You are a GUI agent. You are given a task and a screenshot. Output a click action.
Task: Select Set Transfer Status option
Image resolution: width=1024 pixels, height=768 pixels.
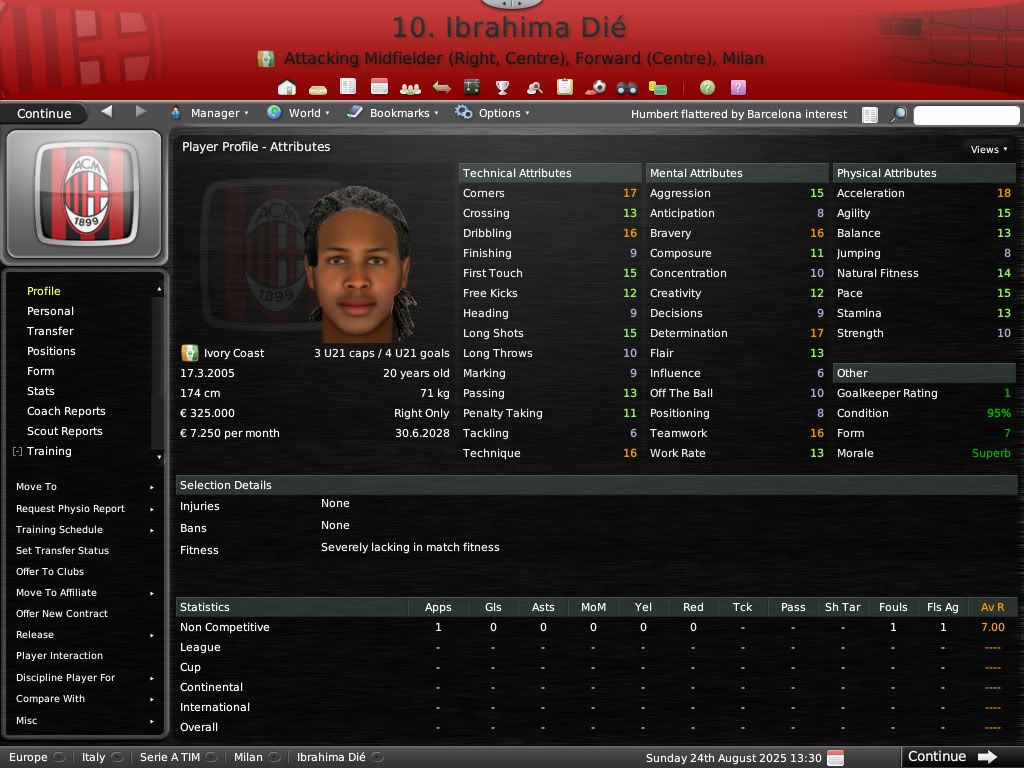pyautogui.click(x=62, y=551)
